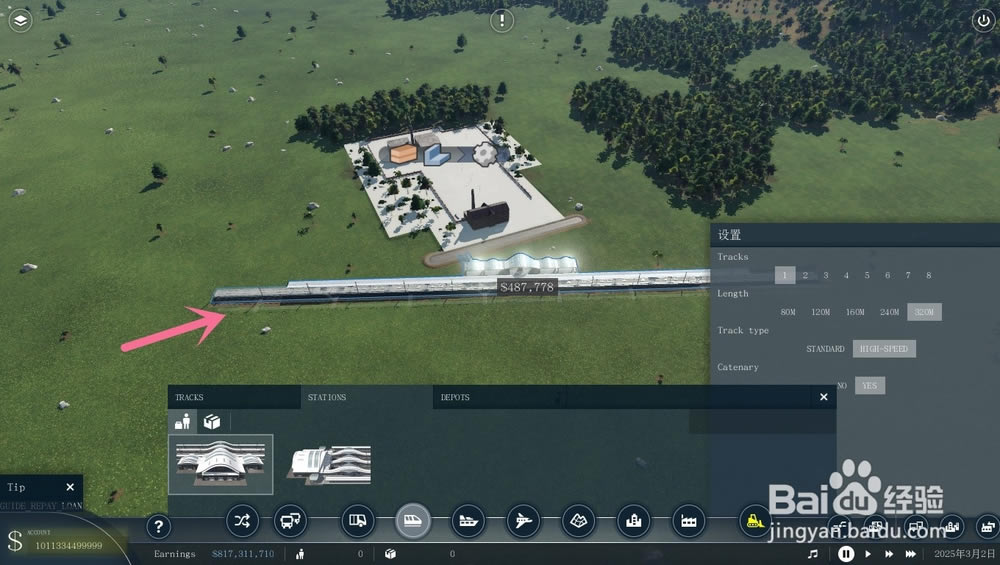Pause the game simulation
Screen dimensions: 1000x565
pos(846,553)
